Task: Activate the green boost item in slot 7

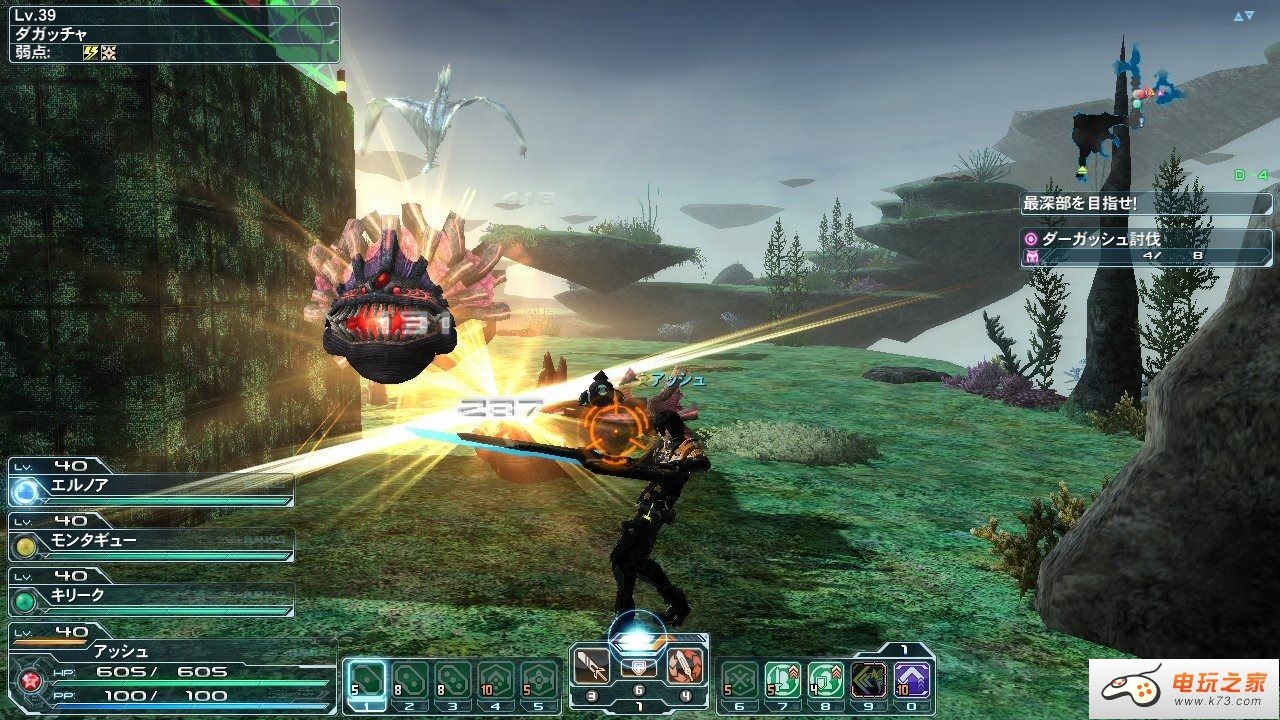Action: [x=782, y=680]
